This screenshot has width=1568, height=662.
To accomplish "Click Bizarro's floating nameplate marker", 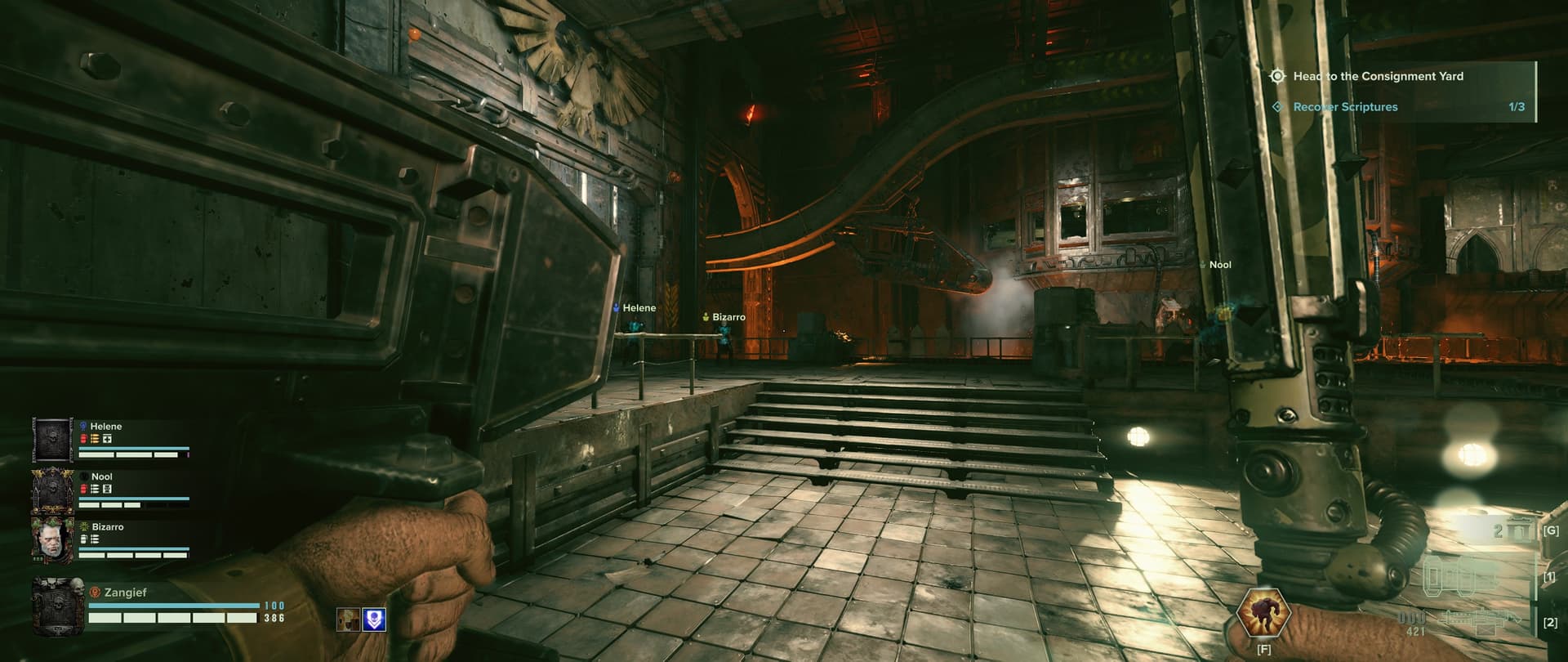I will 724,317.
